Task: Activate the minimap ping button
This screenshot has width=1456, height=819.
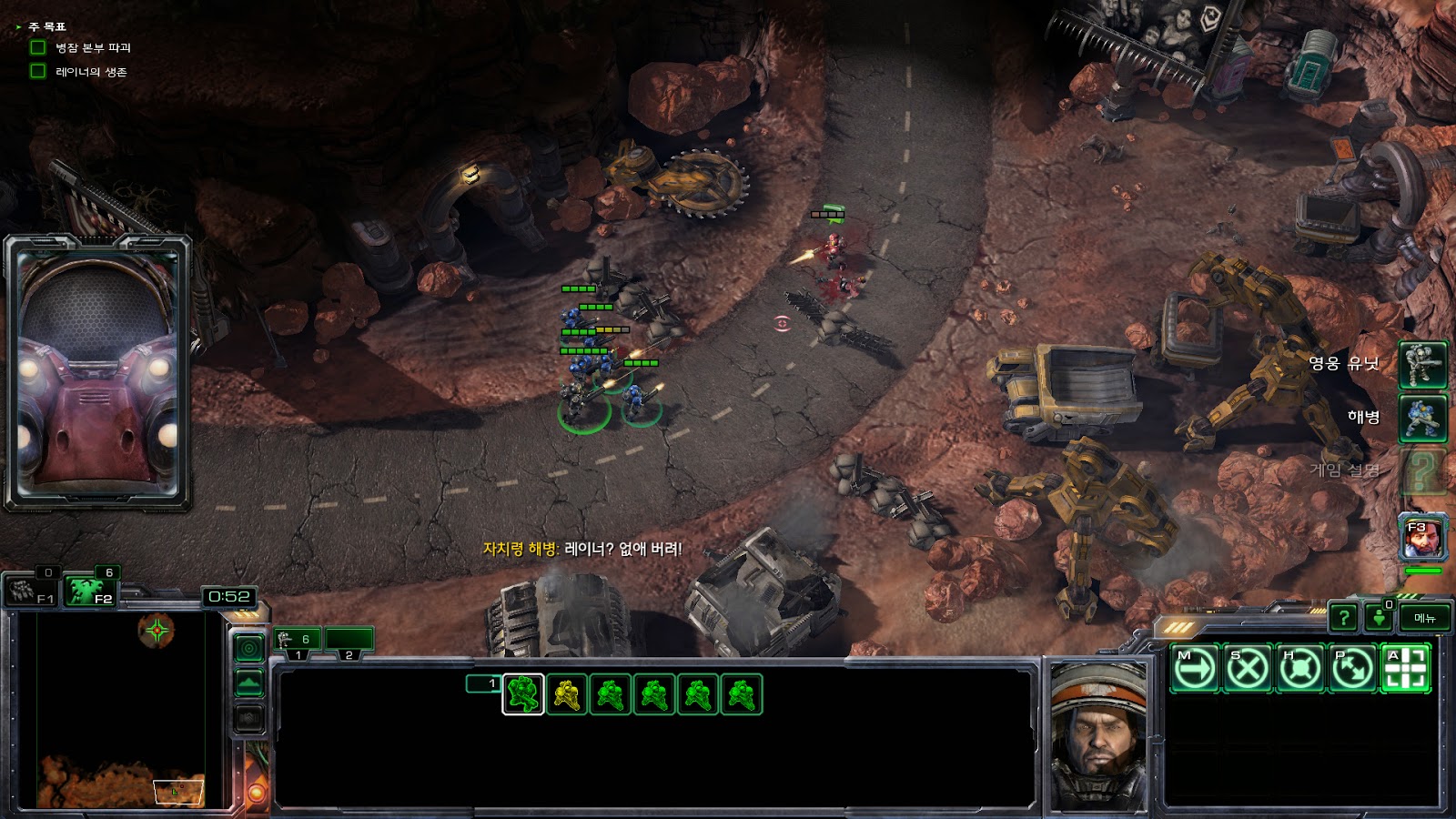Action: coord(249,648)
